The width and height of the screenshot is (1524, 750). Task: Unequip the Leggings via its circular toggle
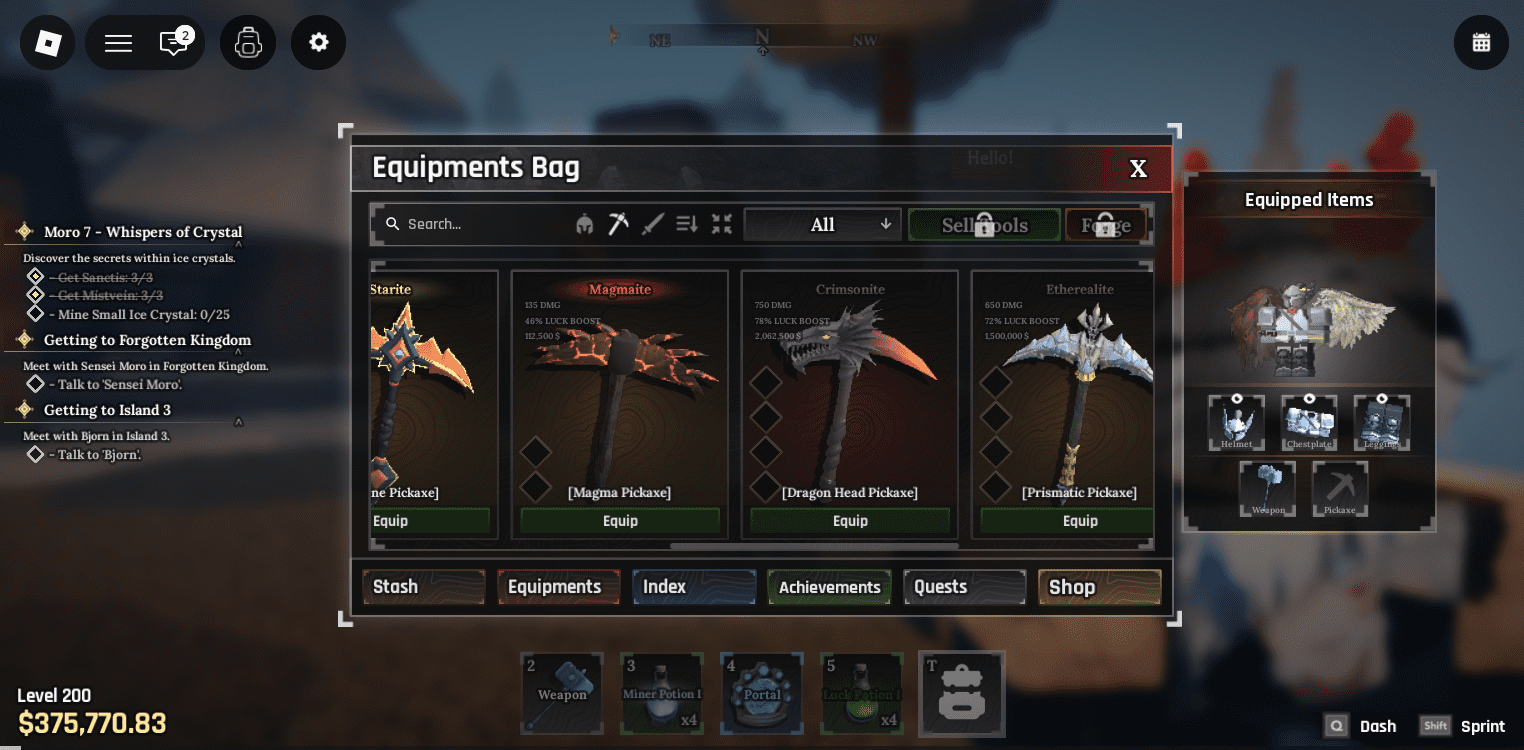tap(1381, 398)
